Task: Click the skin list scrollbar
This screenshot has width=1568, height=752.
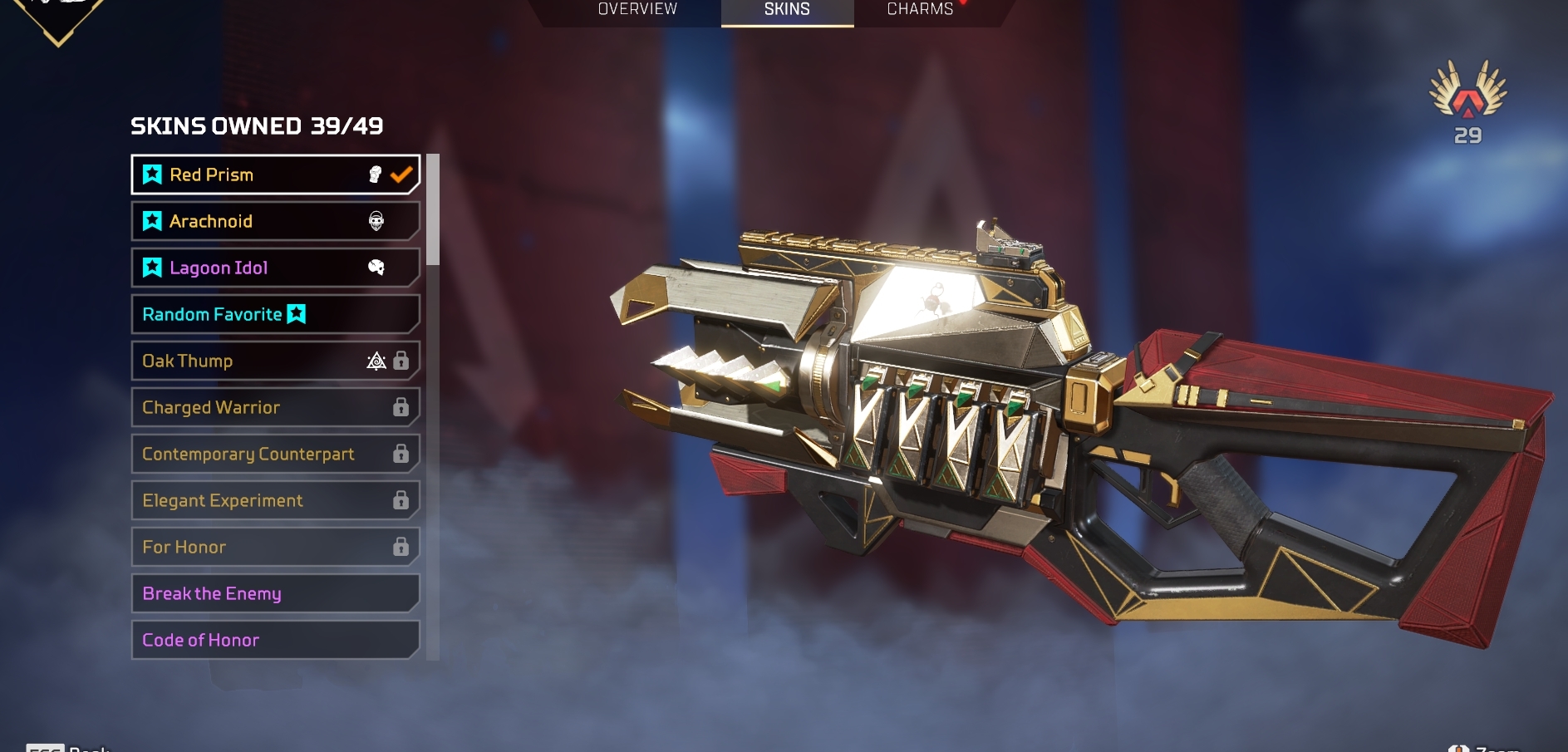Action: 432,209
